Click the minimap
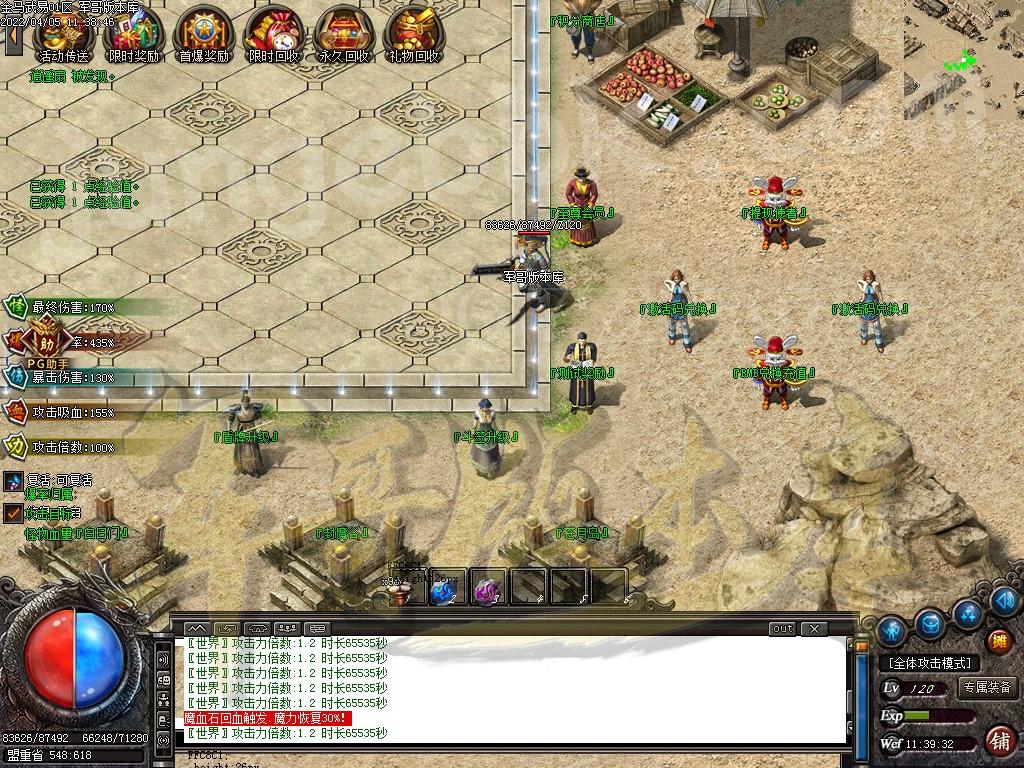Image resolution: width=1024 pixels, height=768 pixels. (x=963, y=45)
